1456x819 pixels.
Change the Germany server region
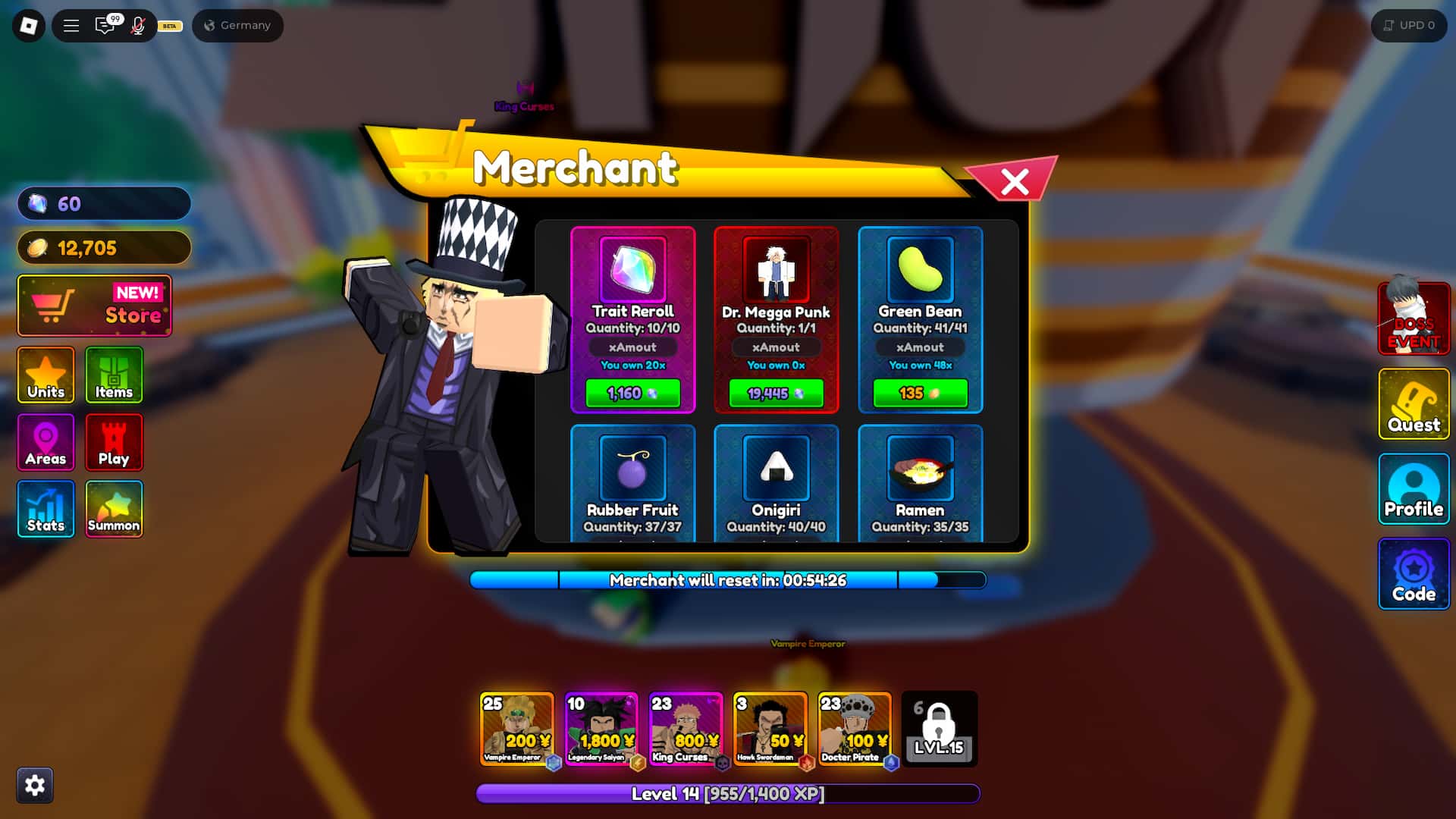(x=237, y=25)
